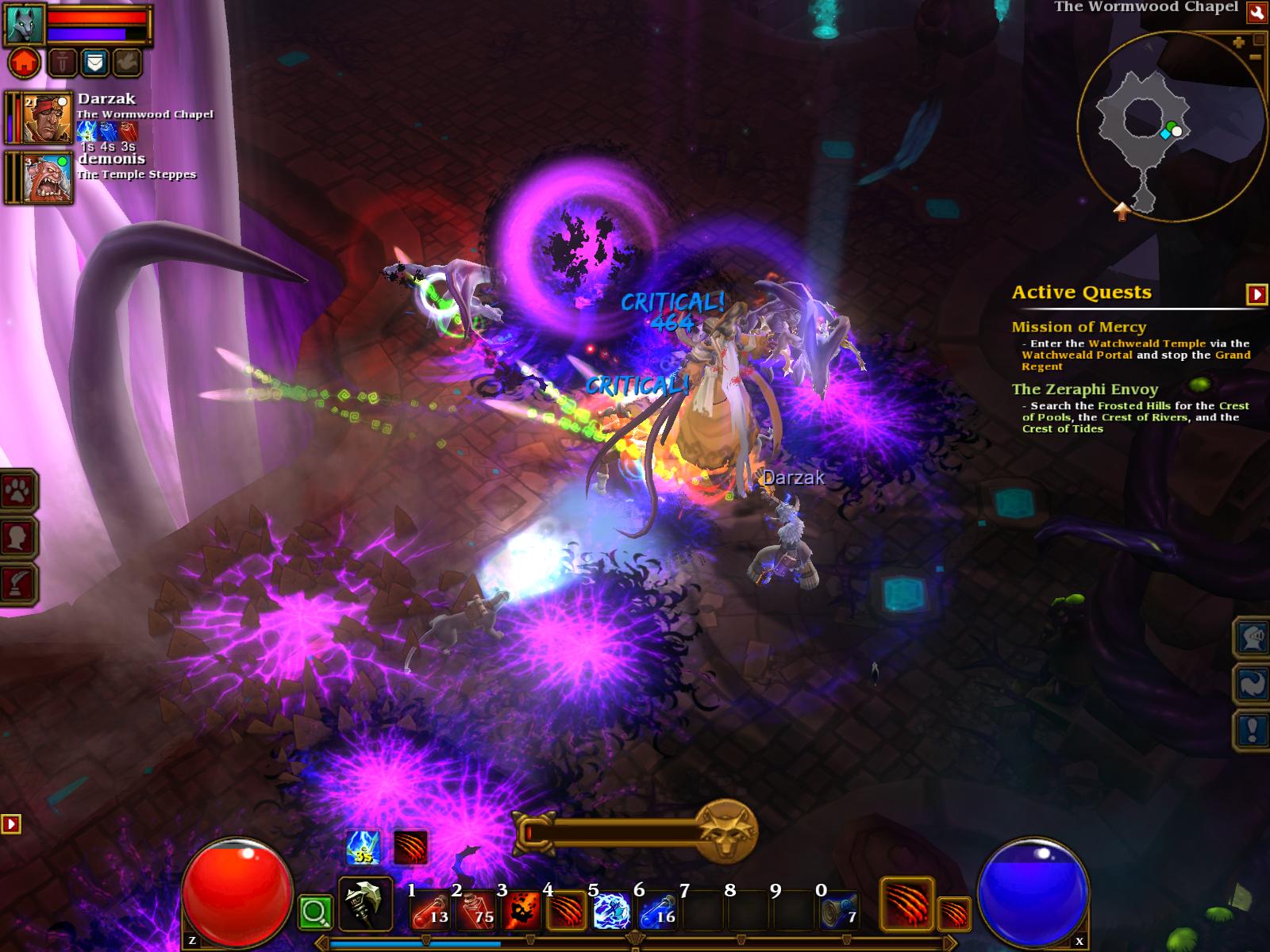The image size is (1270, 952).
Task: Open the wrench options menu
Action: (1257, 11)
